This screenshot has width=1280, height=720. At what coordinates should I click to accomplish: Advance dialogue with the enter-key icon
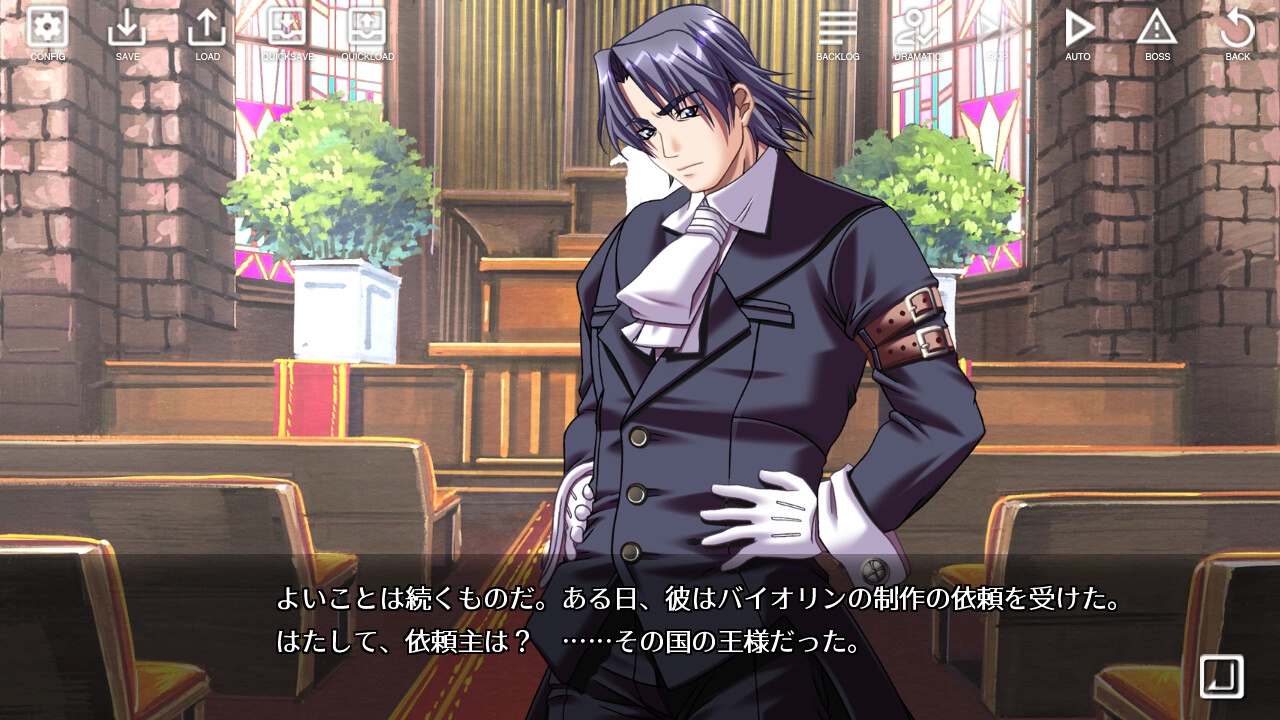1222,676
